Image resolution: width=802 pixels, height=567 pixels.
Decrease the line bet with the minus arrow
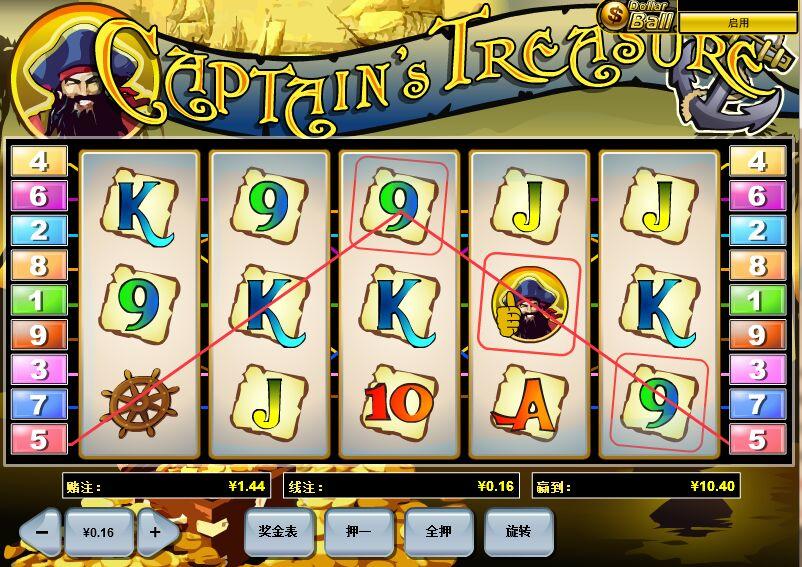(42, 532)
